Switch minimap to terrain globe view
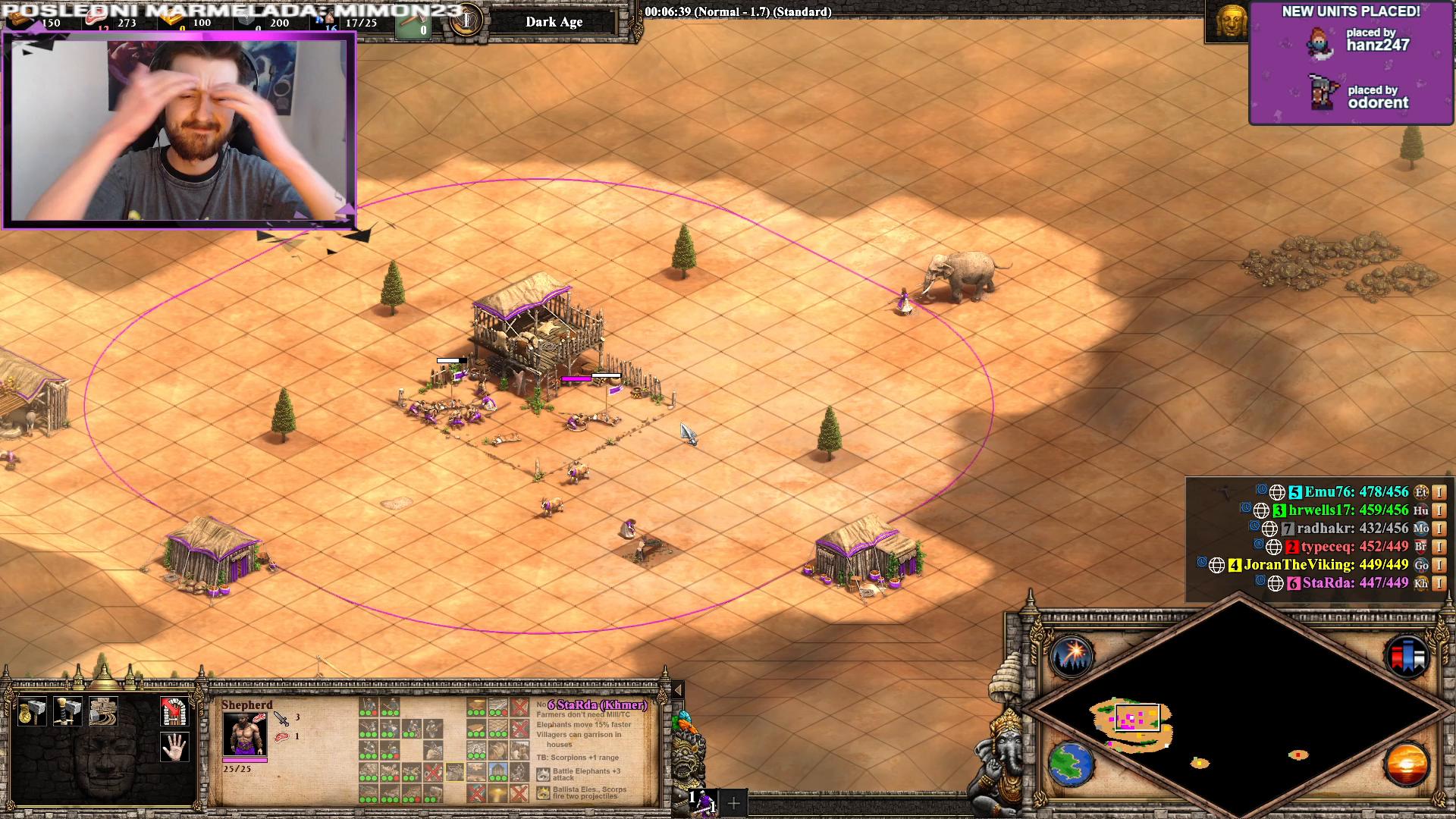 pyautogui.click(x=1071, y=764)
